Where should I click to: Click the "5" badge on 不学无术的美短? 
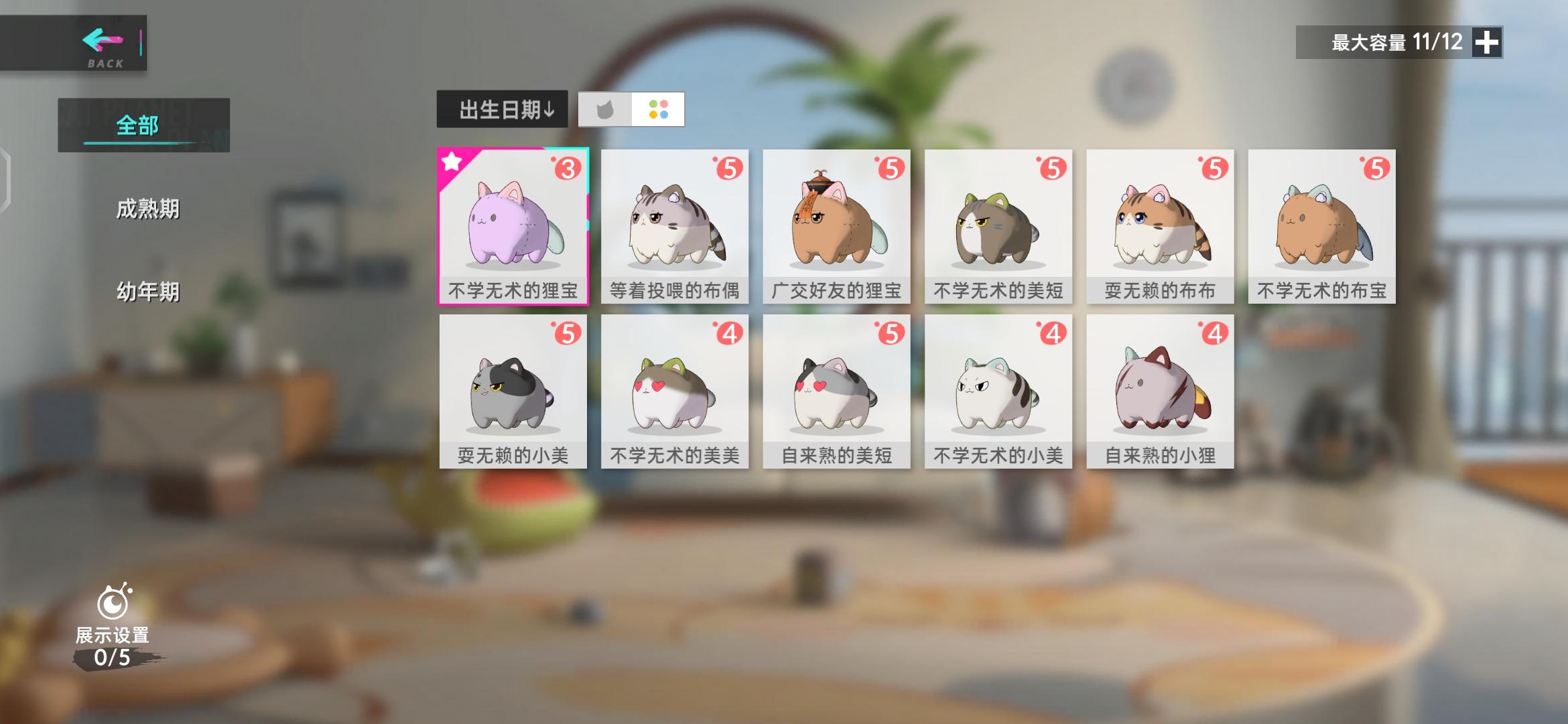(1055, 169)
